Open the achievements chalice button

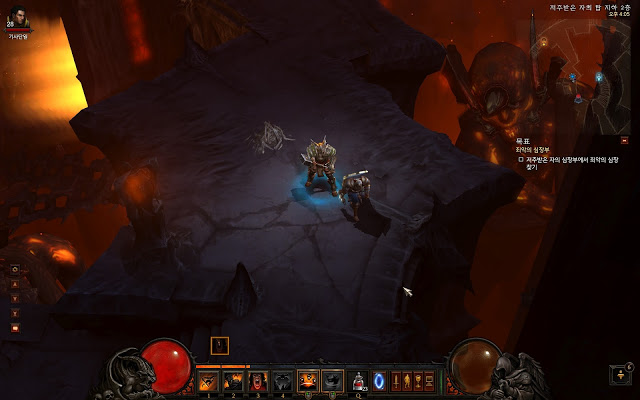[418, 381]
